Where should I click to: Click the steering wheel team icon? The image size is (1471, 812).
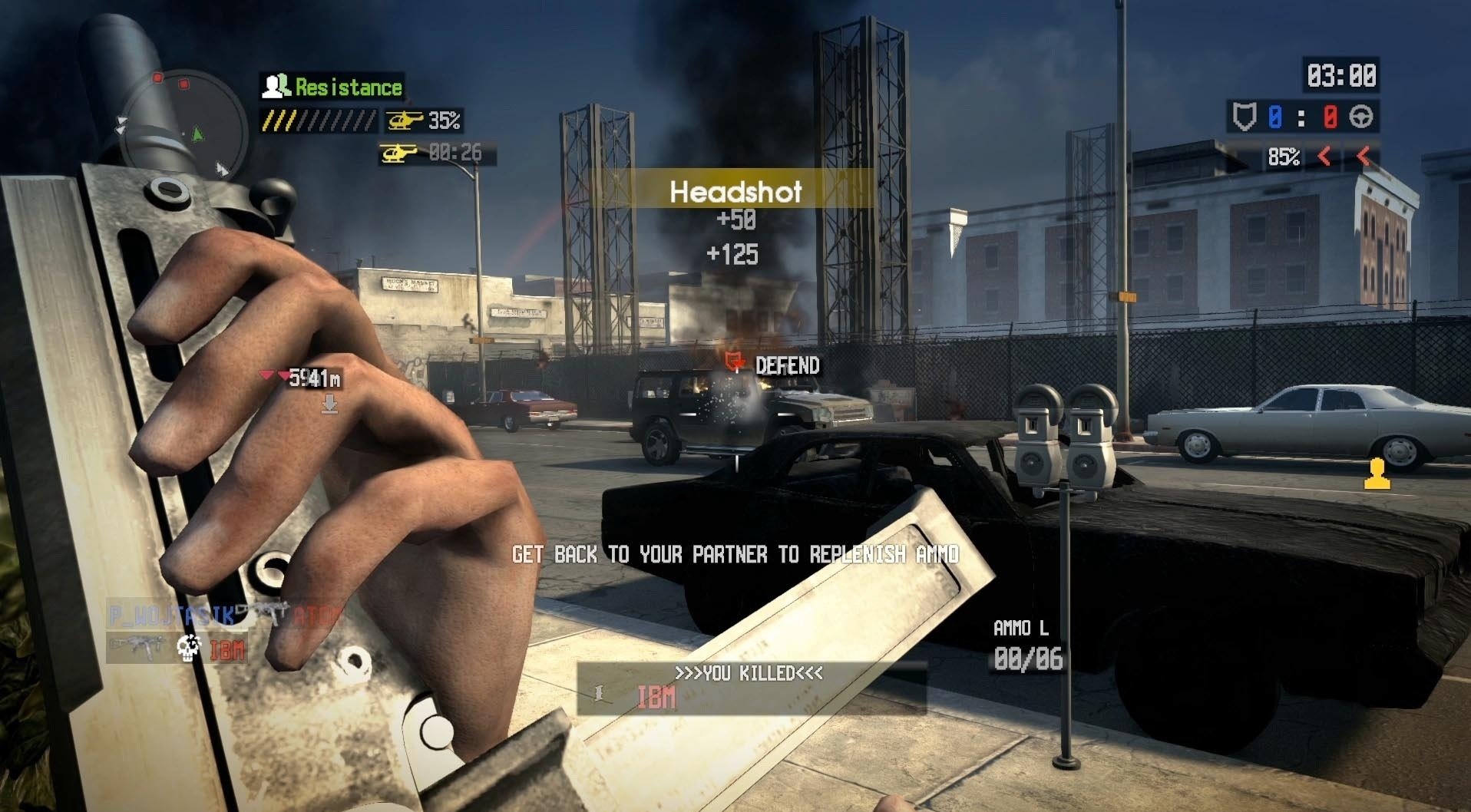(x=1362, y=117)
